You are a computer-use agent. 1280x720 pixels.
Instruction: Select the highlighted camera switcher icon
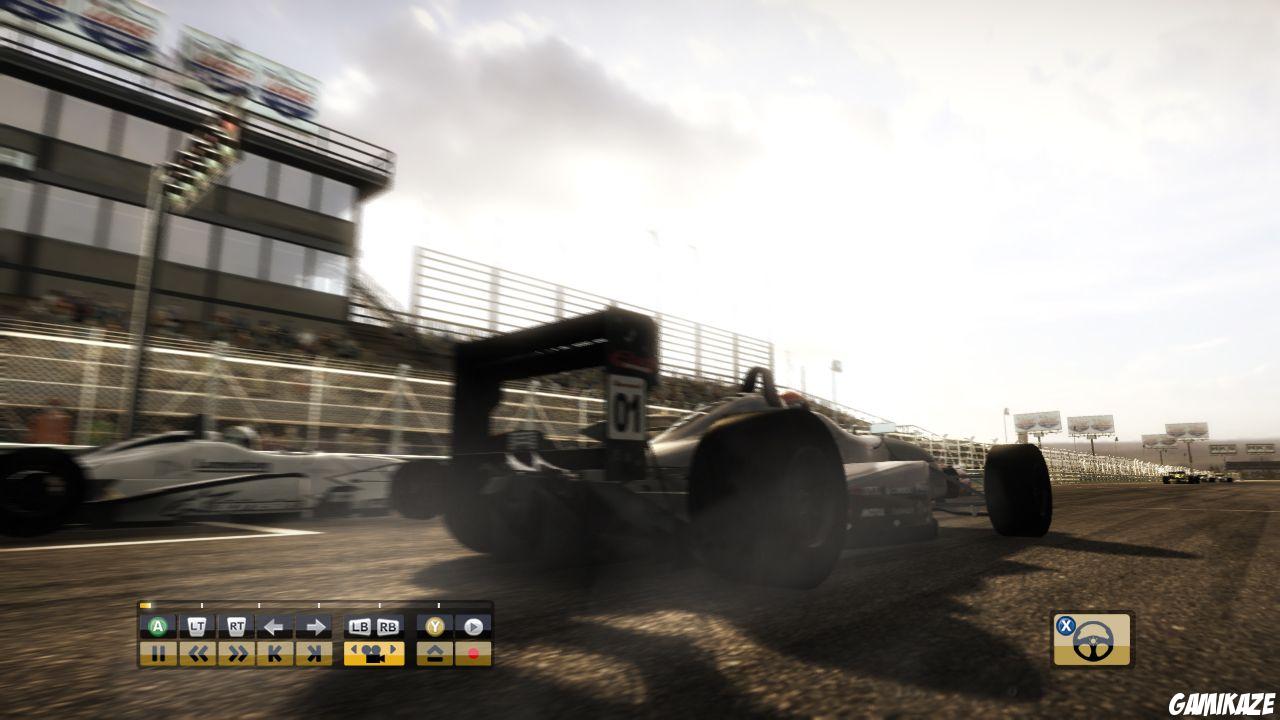(374, 652)
